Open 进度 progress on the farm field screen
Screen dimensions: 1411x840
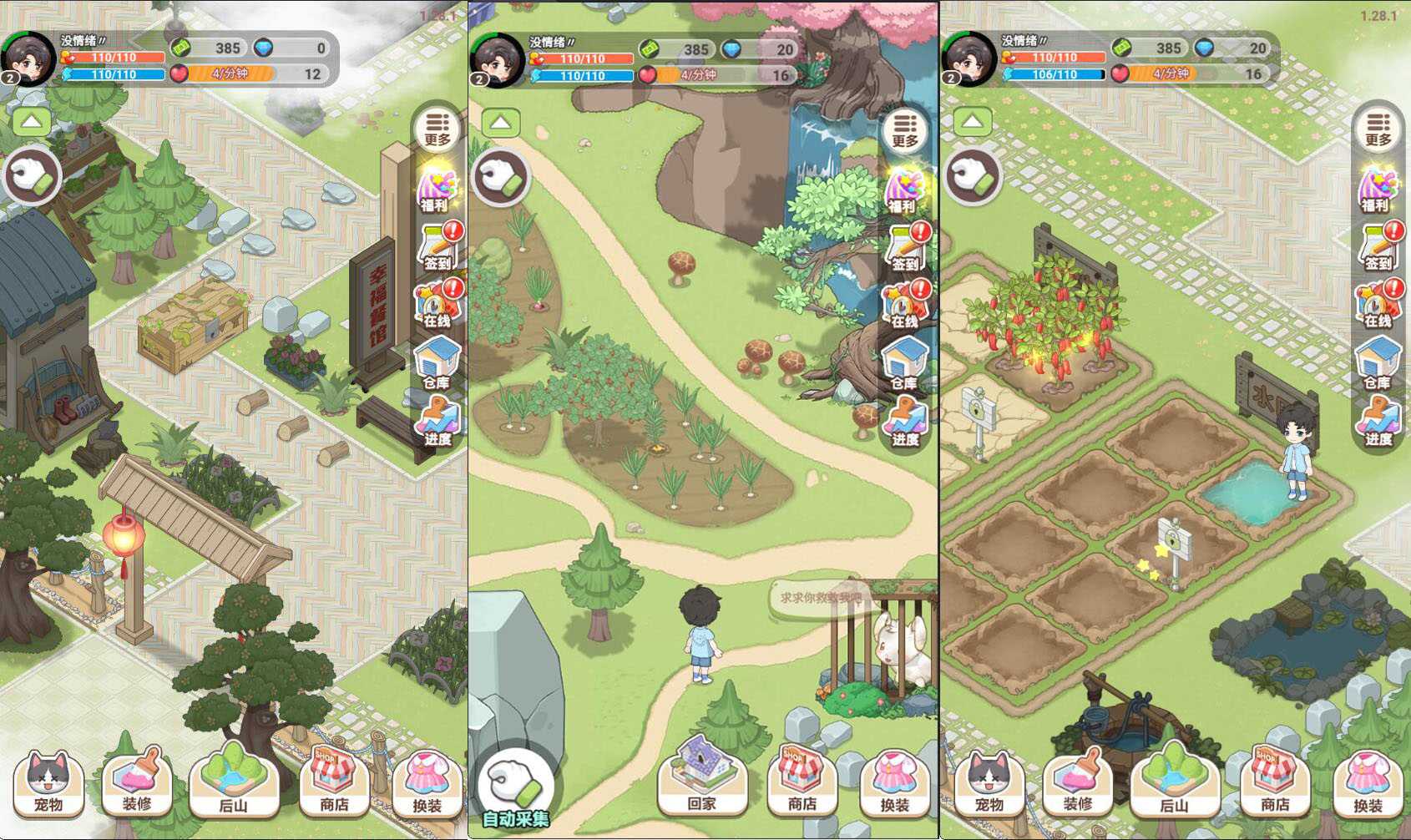(1378, 422)
